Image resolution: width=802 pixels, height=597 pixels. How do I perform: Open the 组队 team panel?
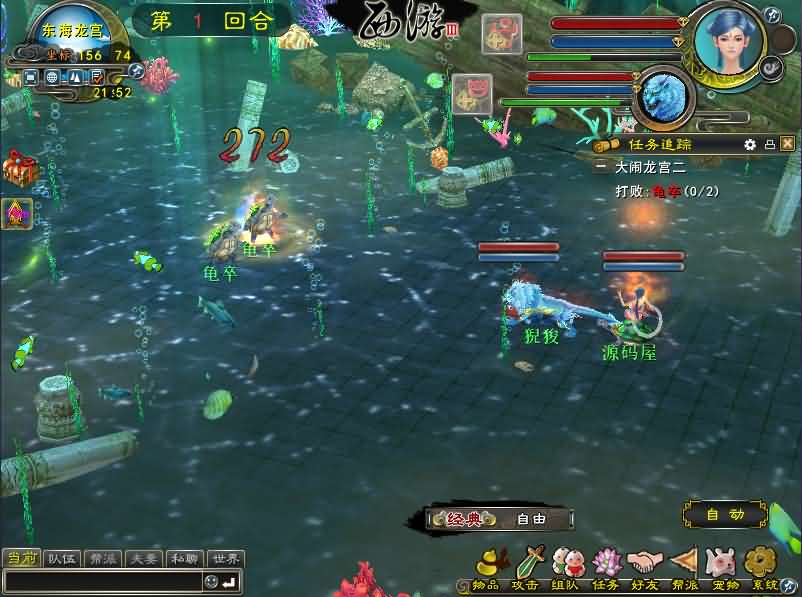[x=565, y=563]
